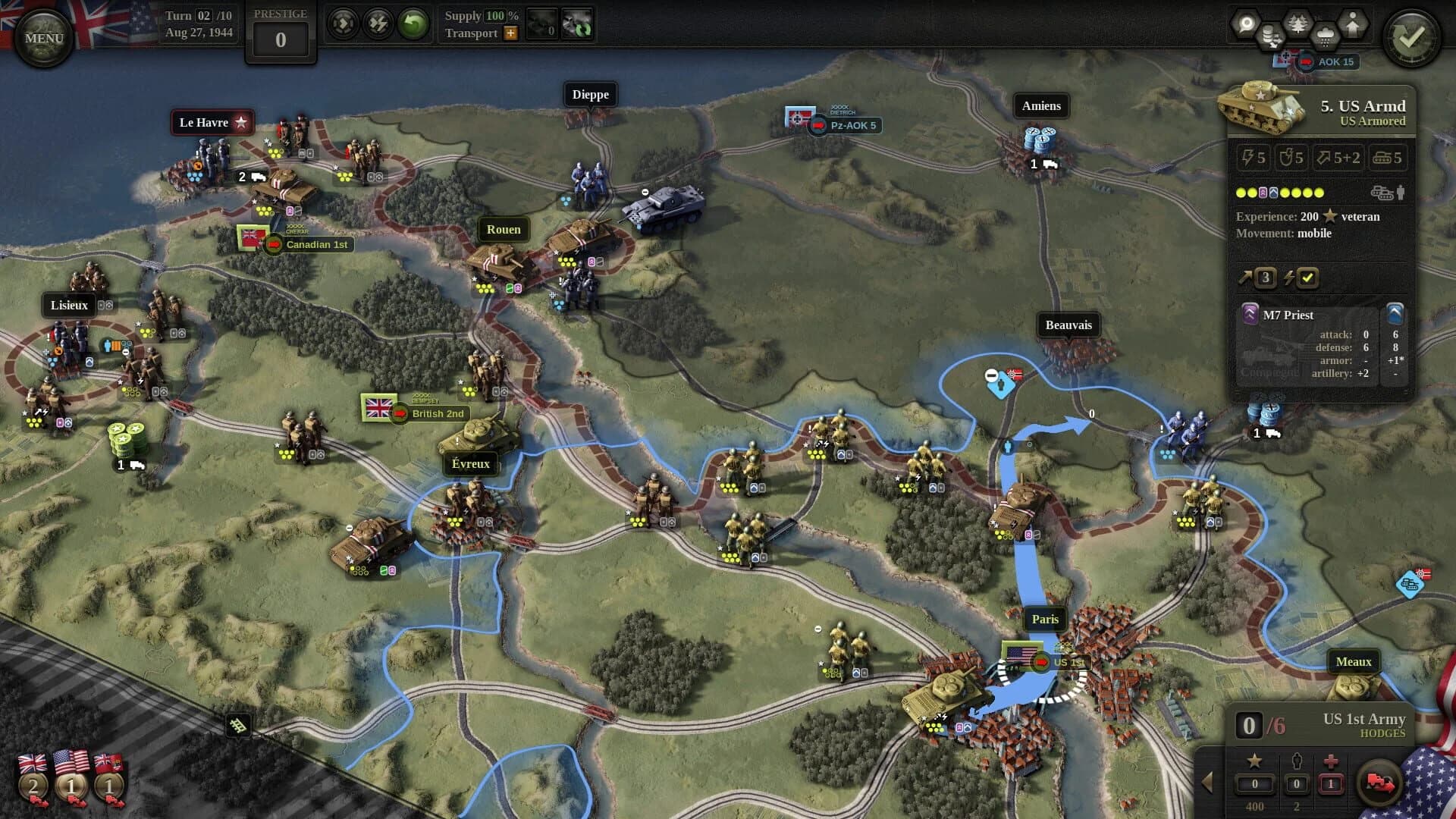
Task: Select the move order crossed-arrows icon
Action: (343, 24)
